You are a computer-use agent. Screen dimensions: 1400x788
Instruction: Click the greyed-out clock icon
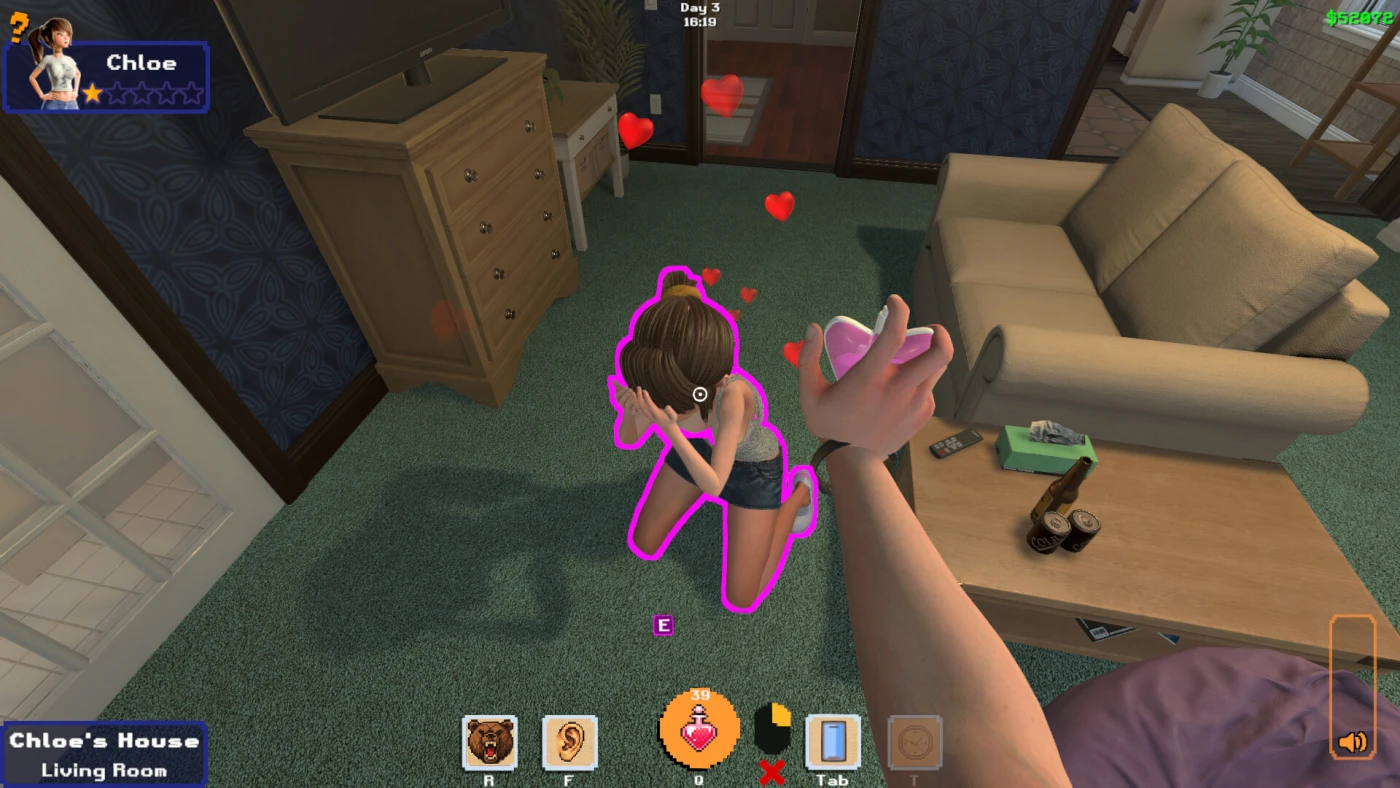914,742
